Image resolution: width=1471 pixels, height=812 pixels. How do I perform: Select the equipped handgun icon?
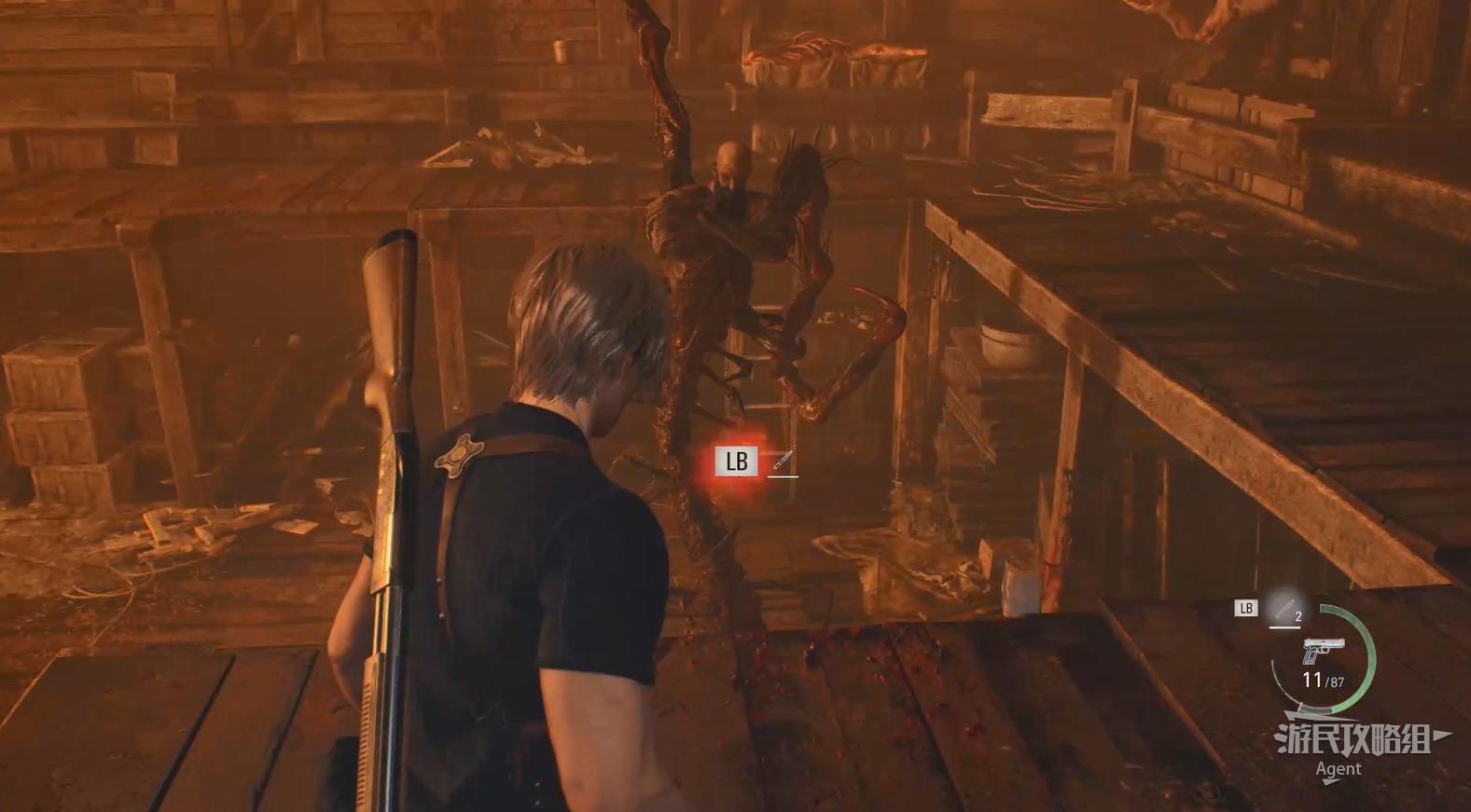[1323, 650]
